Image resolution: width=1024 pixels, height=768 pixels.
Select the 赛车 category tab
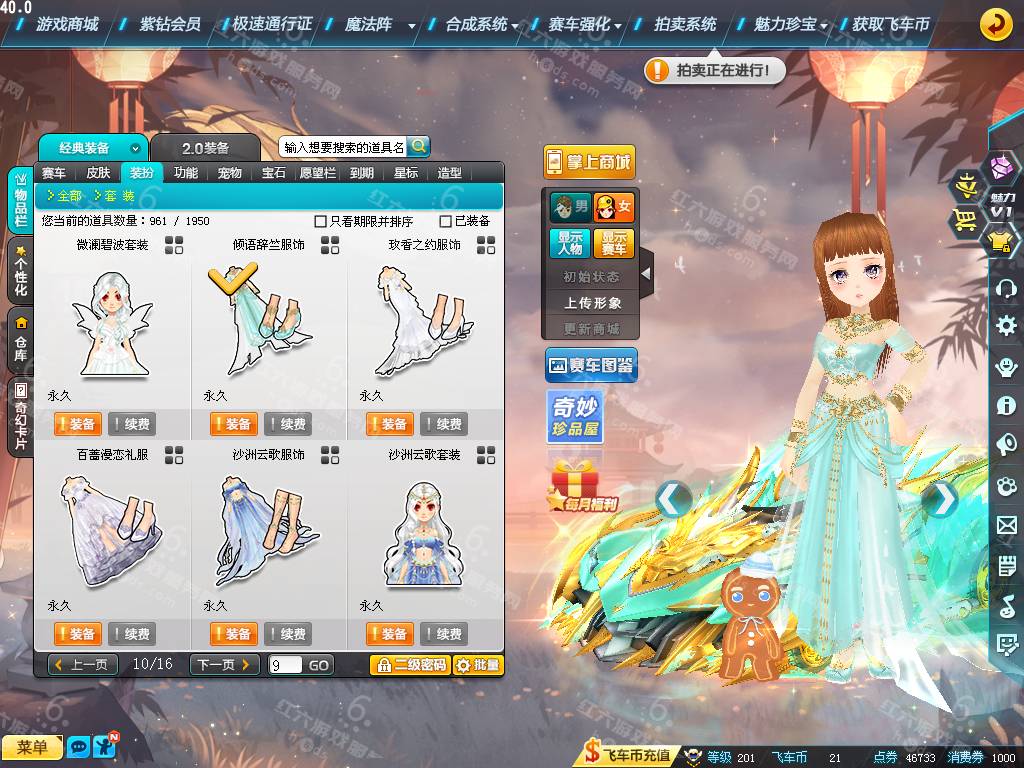coord(54,173)
